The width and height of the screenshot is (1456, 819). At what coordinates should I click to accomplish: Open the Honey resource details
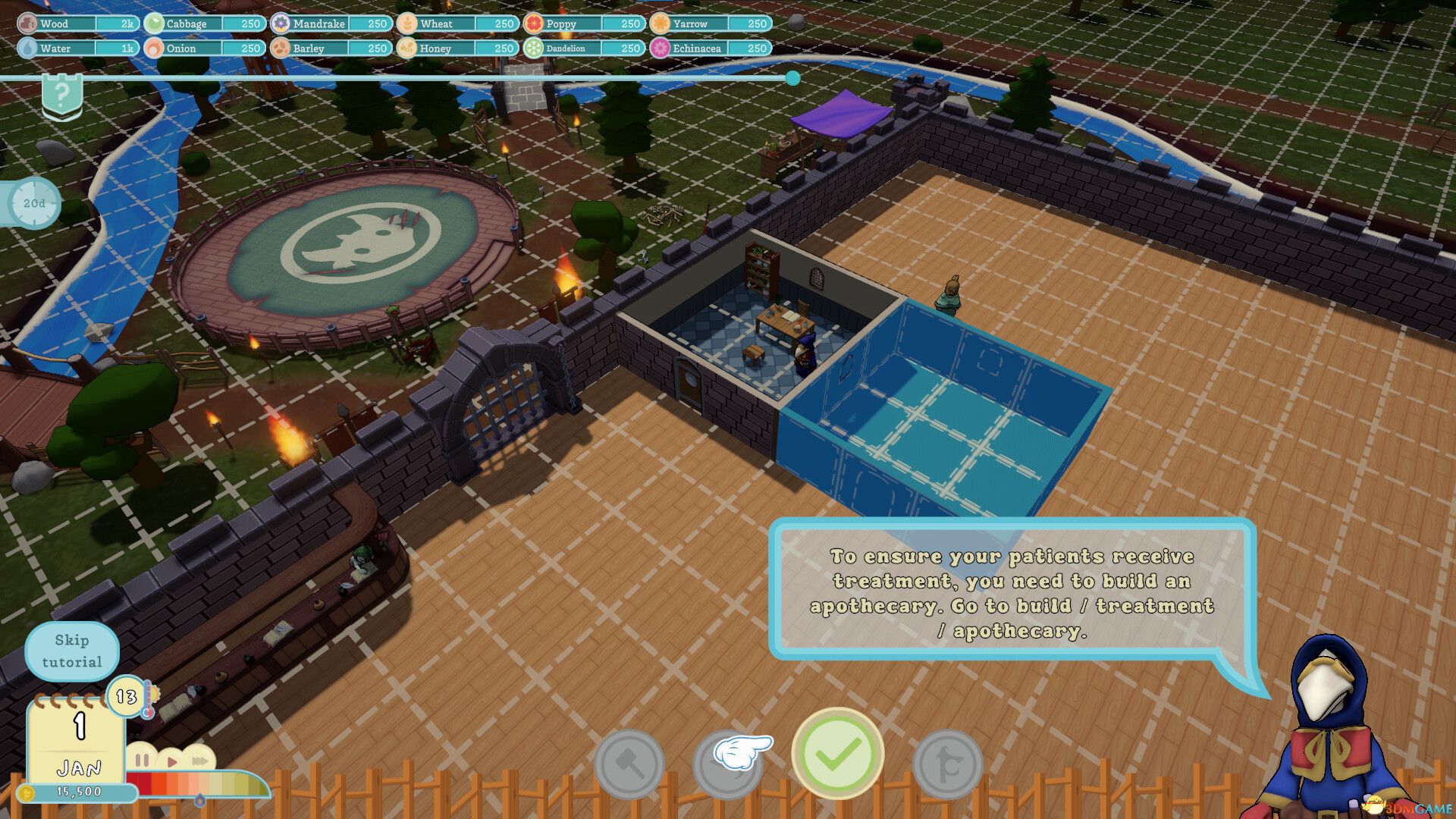407,48
